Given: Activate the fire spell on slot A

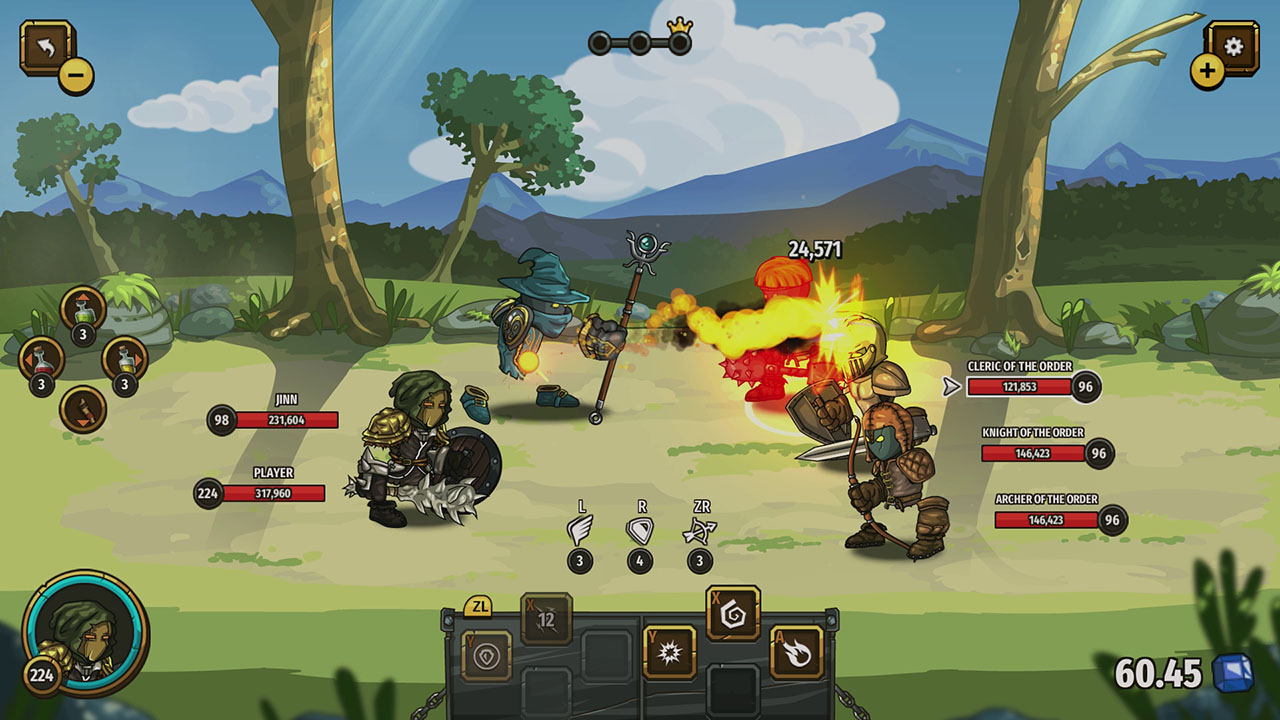Looking at the screenshot, I should [x=796, y=651].
